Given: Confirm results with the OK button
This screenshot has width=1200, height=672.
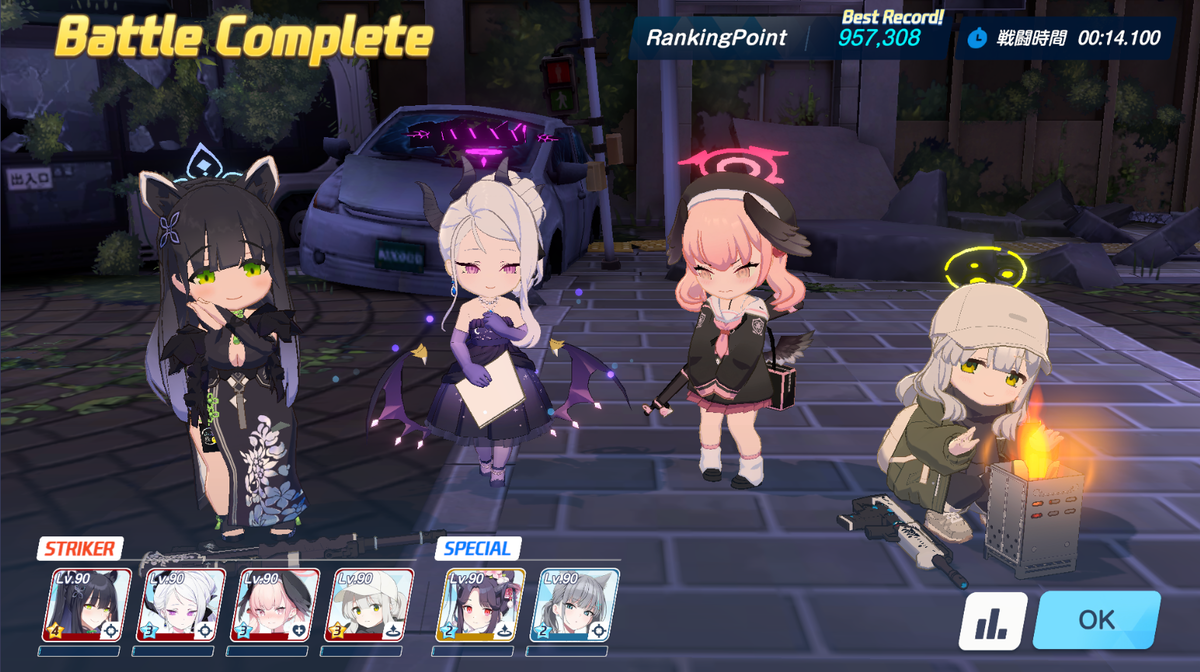Looking at the screenshot, I should point(1096,620).
